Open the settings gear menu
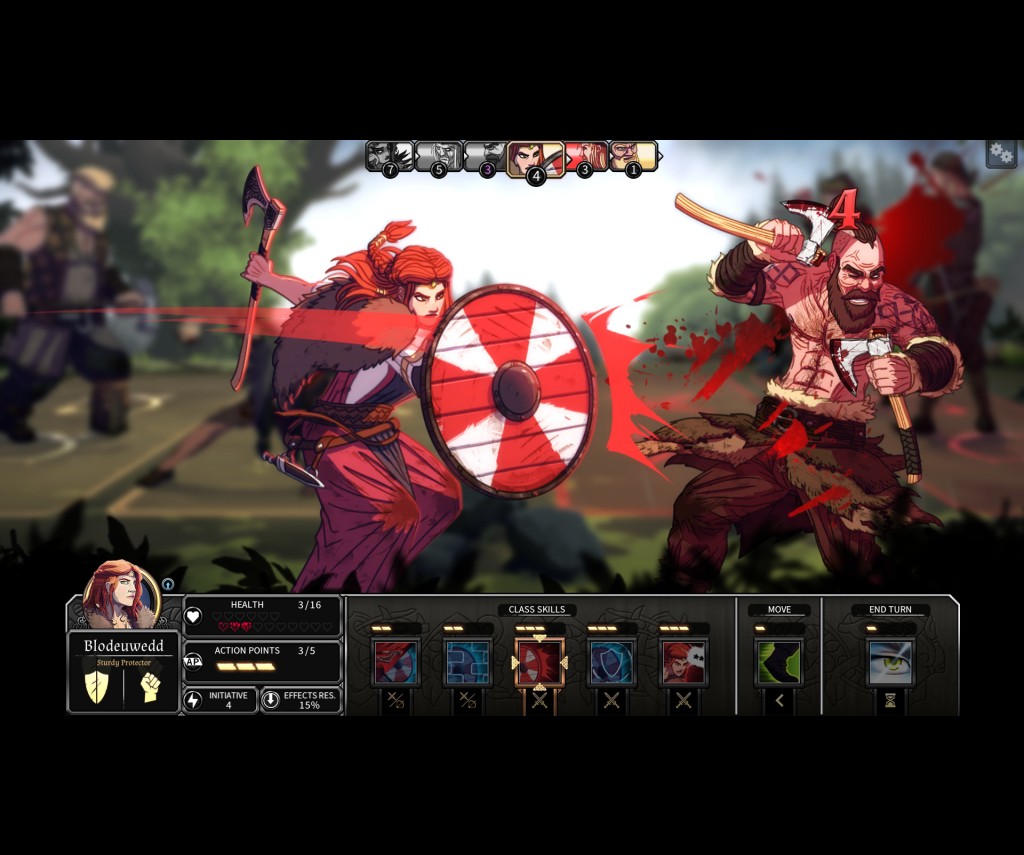 tap(1001, 153)
